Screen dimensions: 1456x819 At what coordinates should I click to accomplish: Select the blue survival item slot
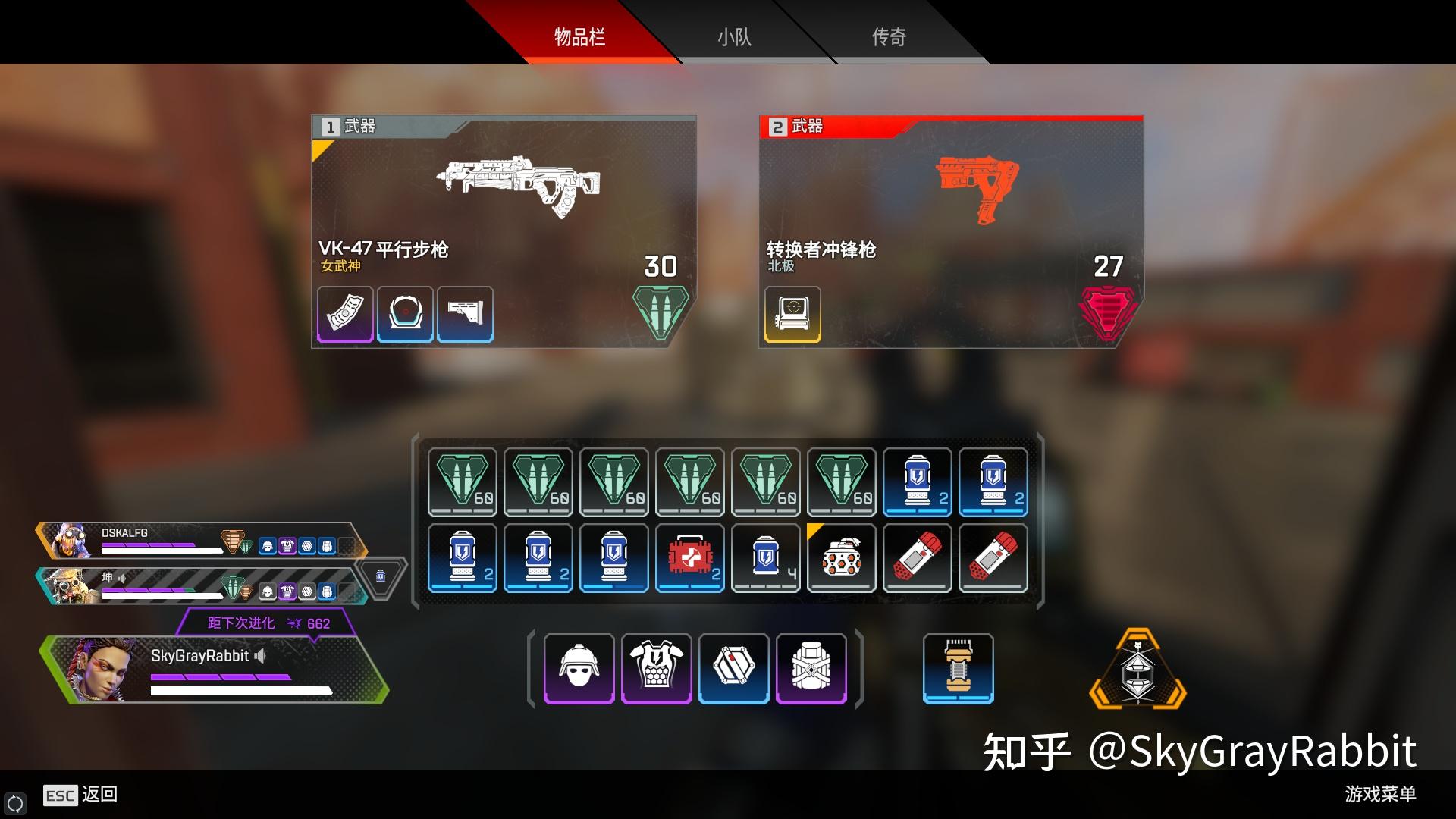(x=959, y=669)
